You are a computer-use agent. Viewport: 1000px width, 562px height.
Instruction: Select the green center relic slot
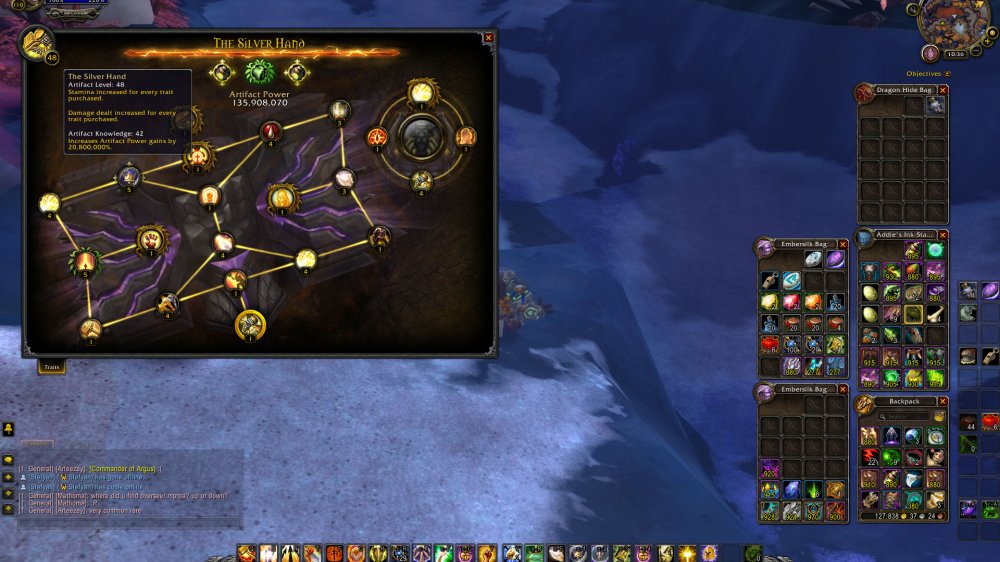[x=259, y=73]
